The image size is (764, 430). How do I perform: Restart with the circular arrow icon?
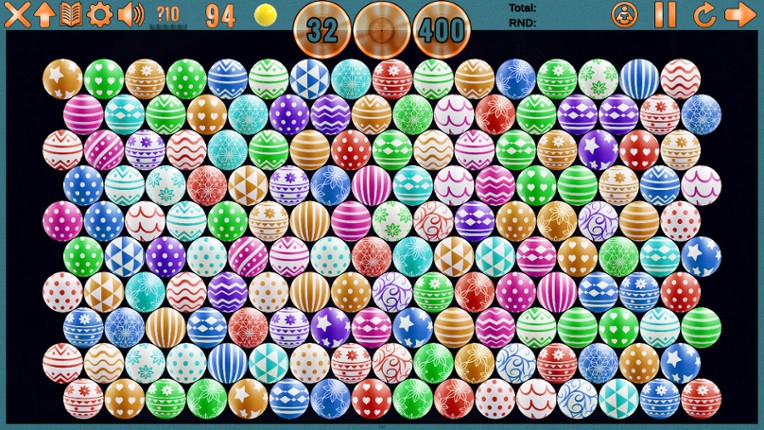tap(704, 14)
